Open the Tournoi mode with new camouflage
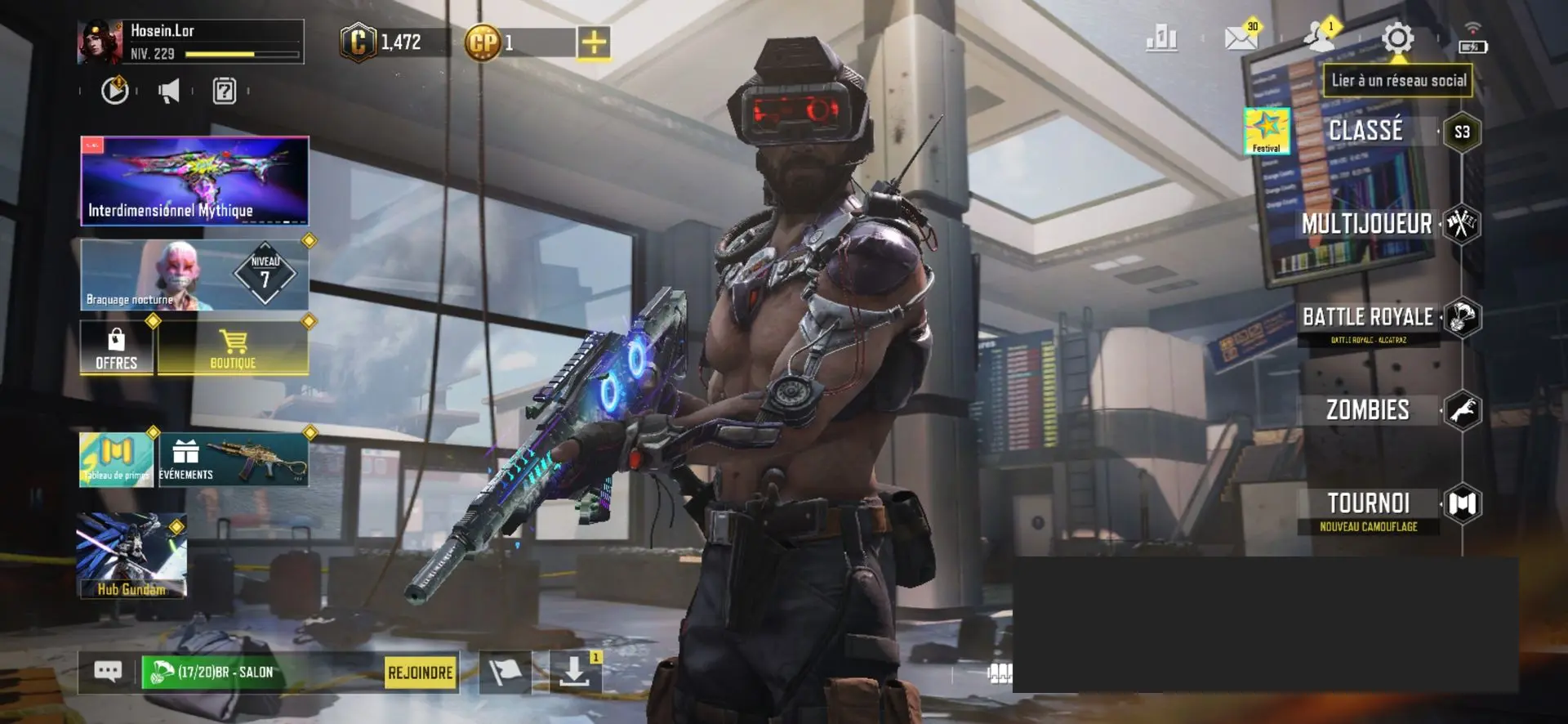1568x724 pixels. point(1366,505)
